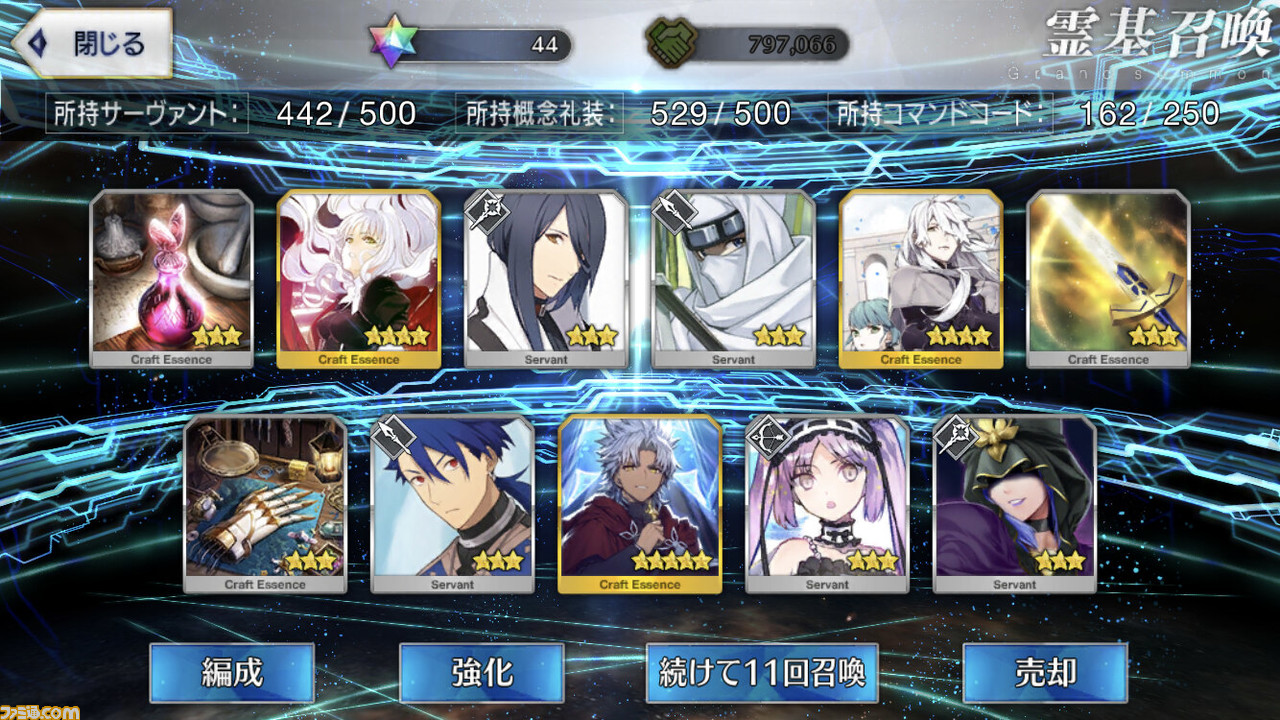View the golden gauntlet Craft Essence card
This screenshot has width=1280, height=720.
pyautogui.click(x=265, y=503)
